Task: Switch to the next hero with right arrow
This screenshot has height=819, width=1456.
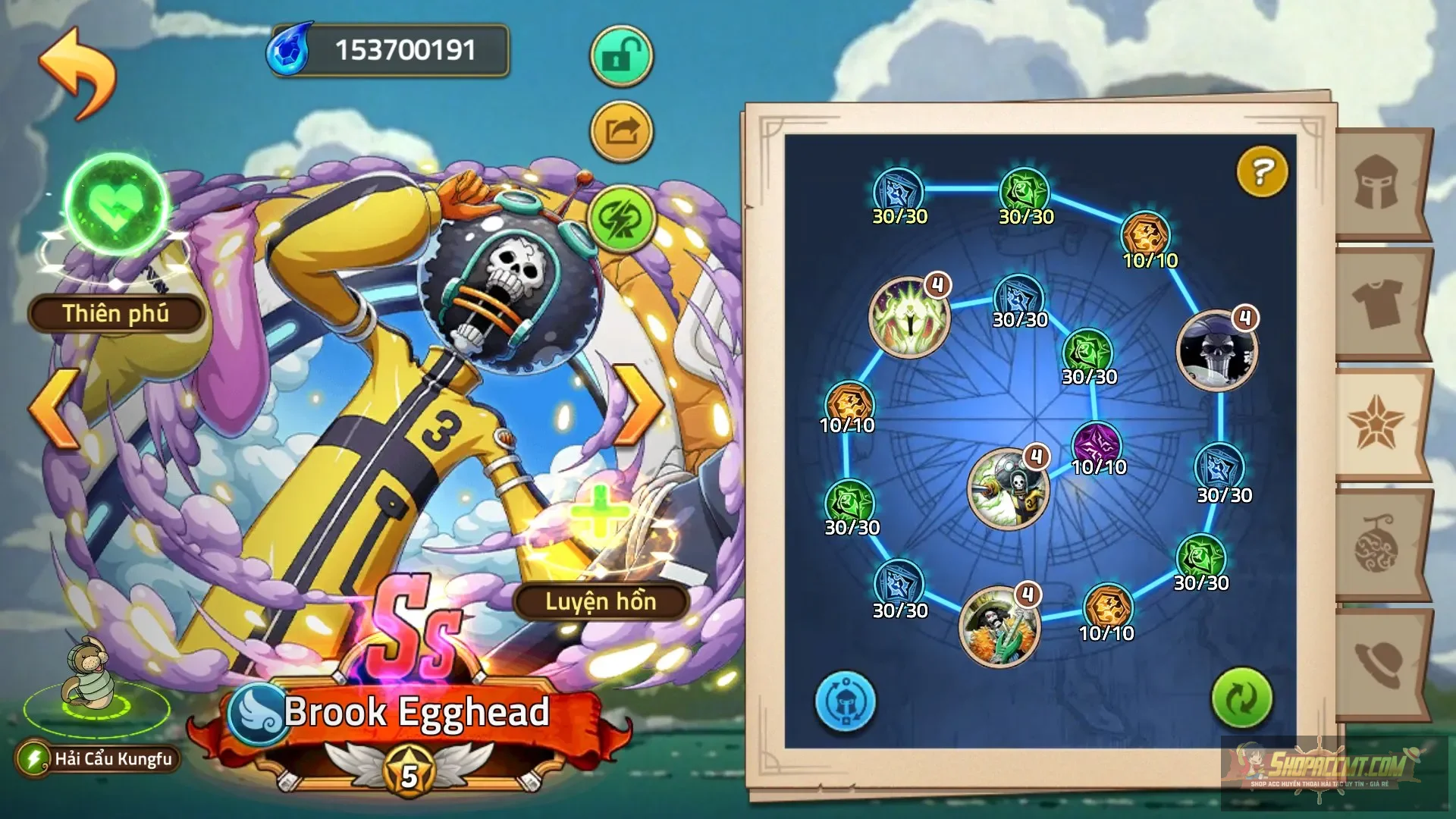Action: tap(639, 406)
